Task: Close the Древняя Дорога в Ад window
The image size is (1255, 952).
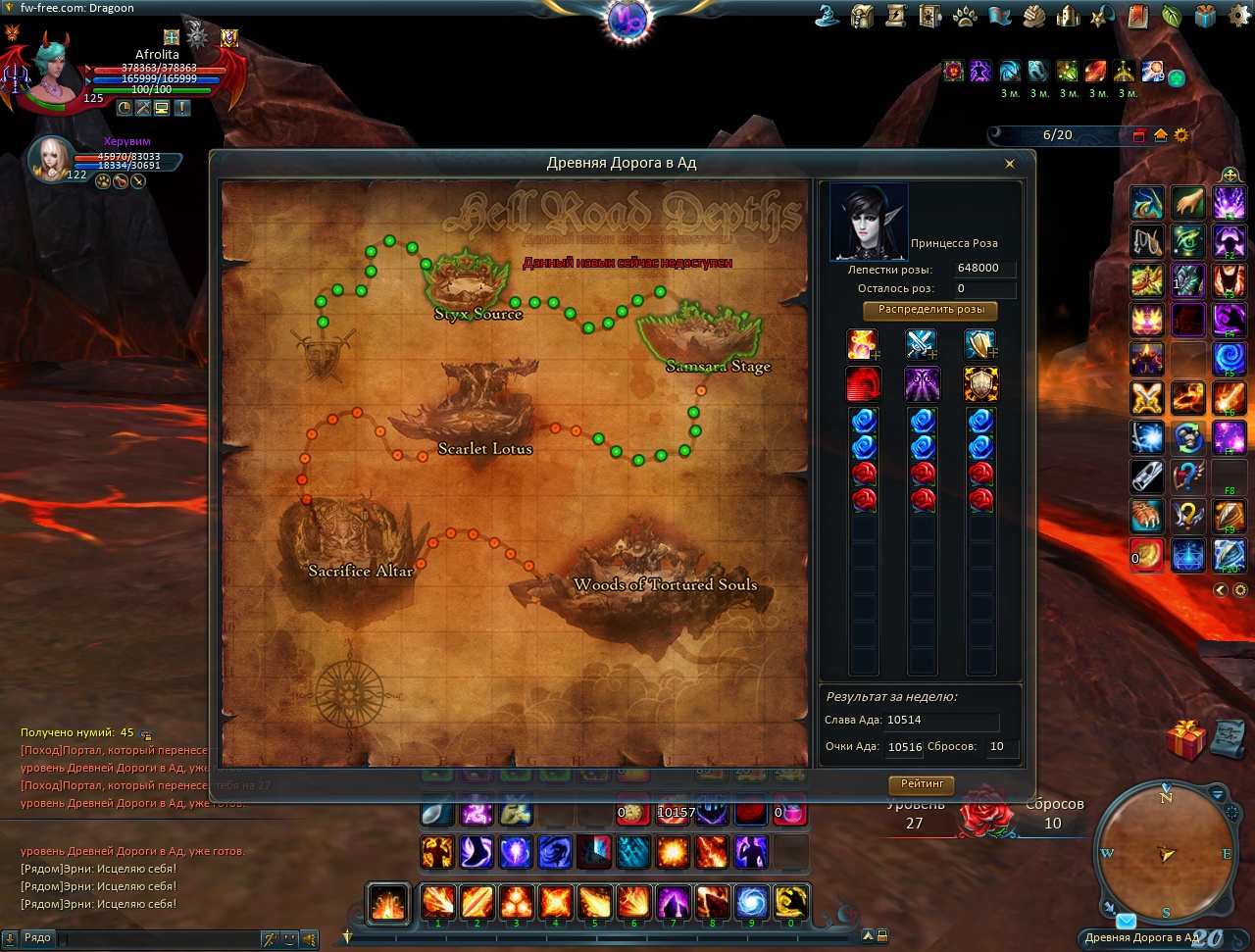Action: (x=1010, y=164)
